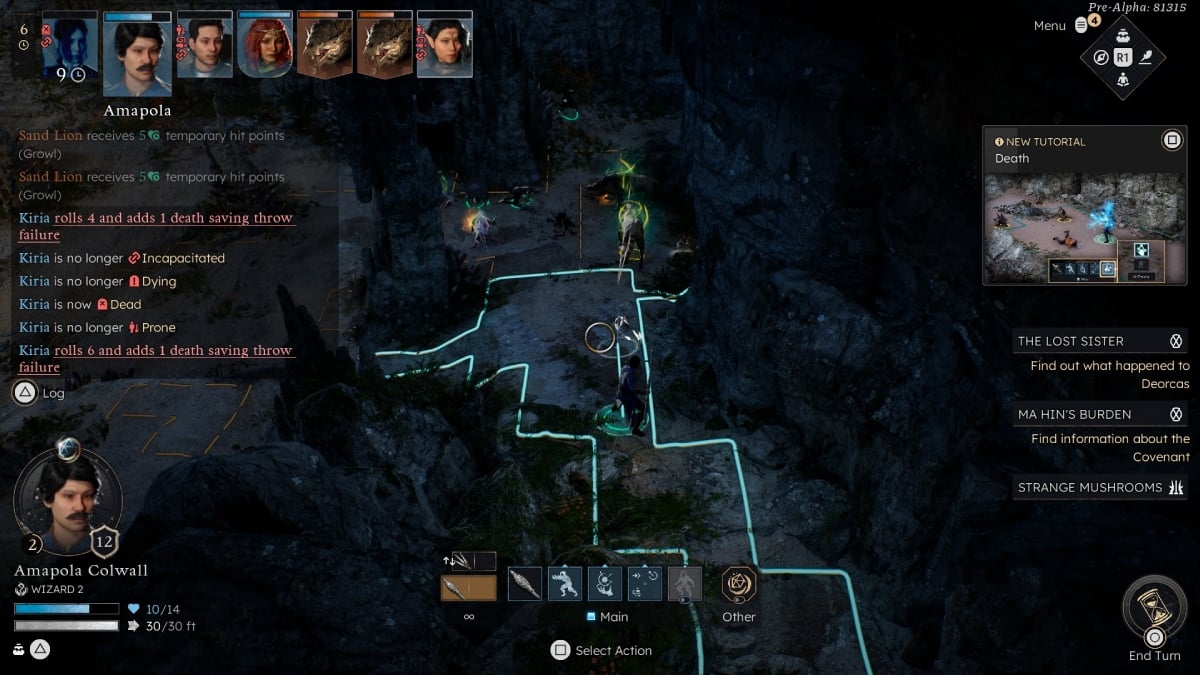Viewport: 1200px width, 675px height.
Task: Select the red-haired woman's turn portrait
Action: pos(265,45)
